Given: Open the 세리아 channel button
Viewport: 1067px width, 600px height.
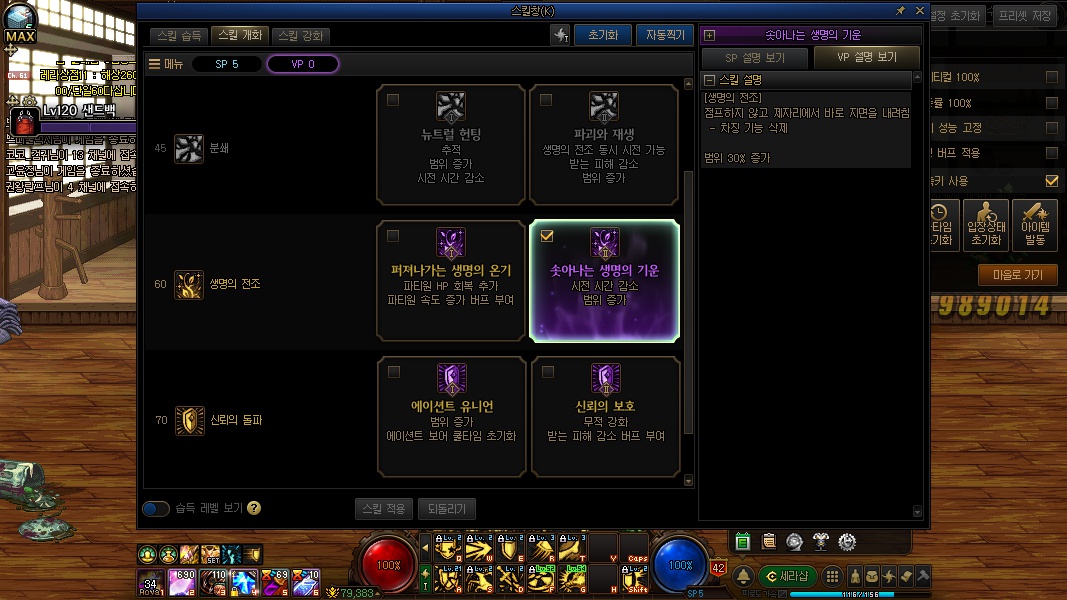Looking at the screenshot, I should (x=787, y=576).
